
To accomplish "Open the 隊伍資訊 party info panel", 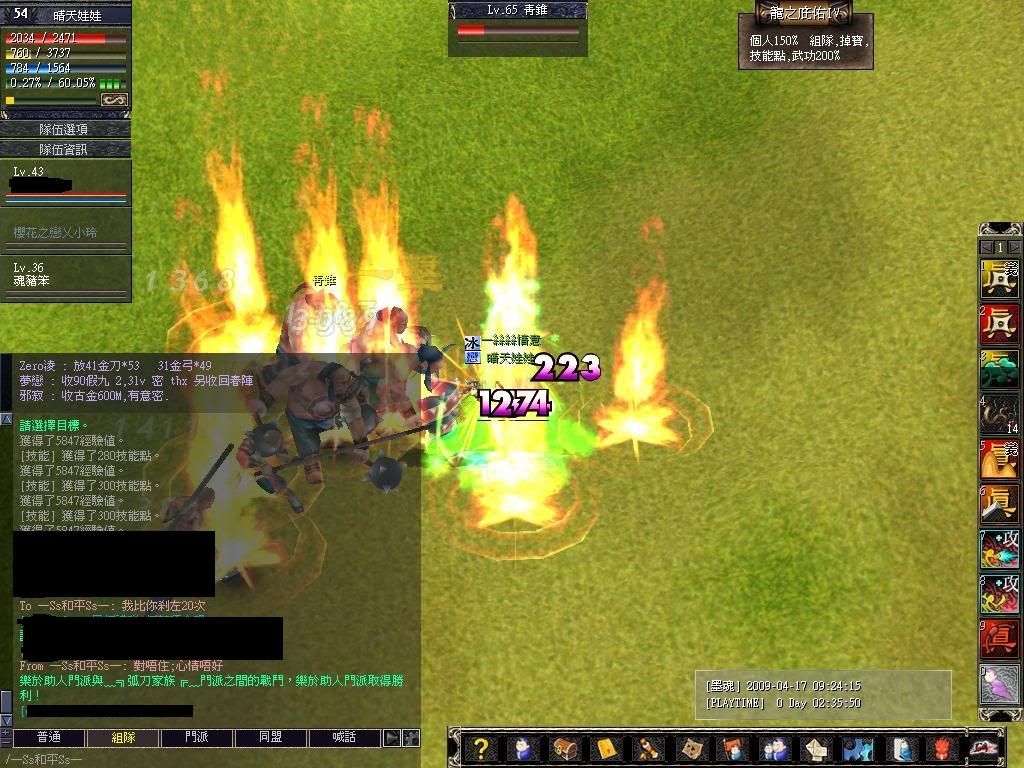I will click(x=64, y=149).
